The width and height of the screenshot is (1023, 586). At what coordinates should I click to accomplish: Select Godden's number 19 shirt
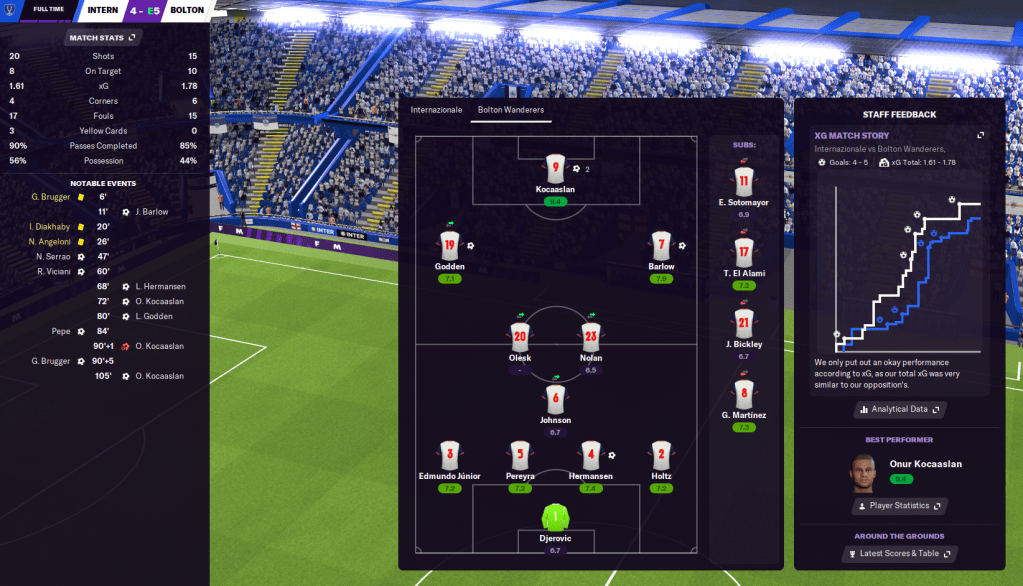[x=450, y=246]
